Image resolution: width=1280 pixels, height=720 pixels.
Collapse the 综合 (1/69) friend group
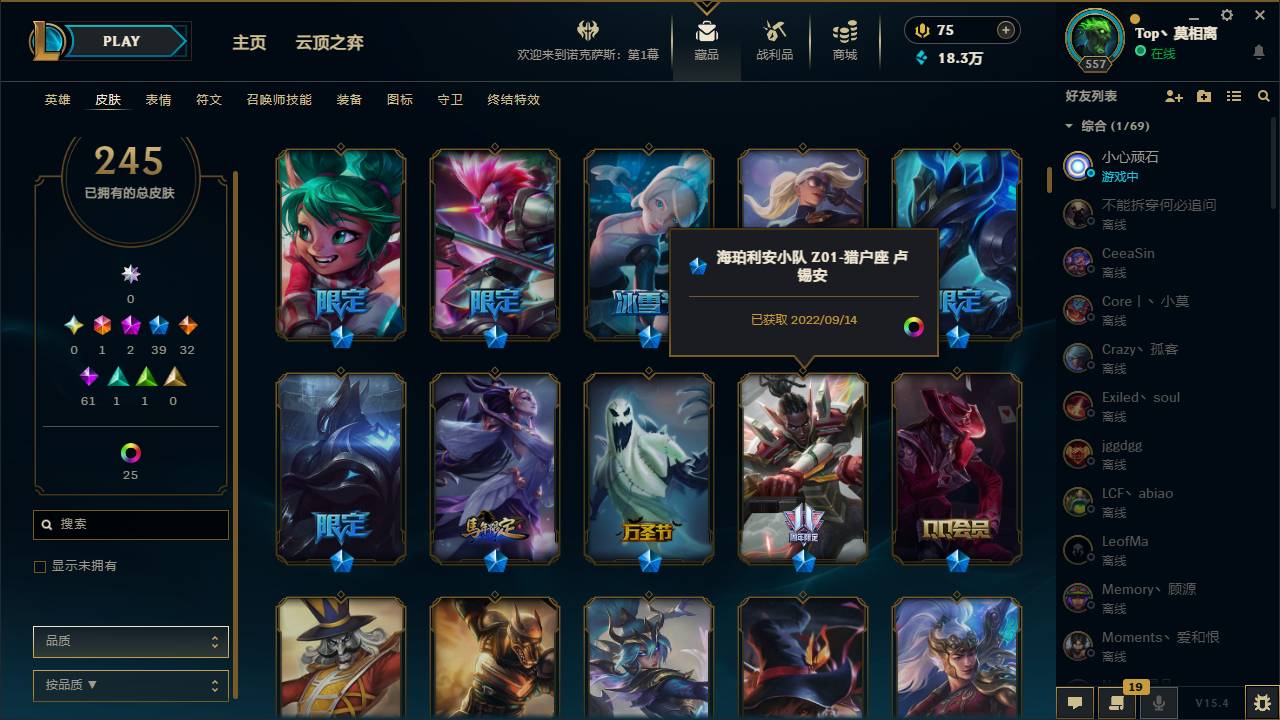coord(1069,126)
